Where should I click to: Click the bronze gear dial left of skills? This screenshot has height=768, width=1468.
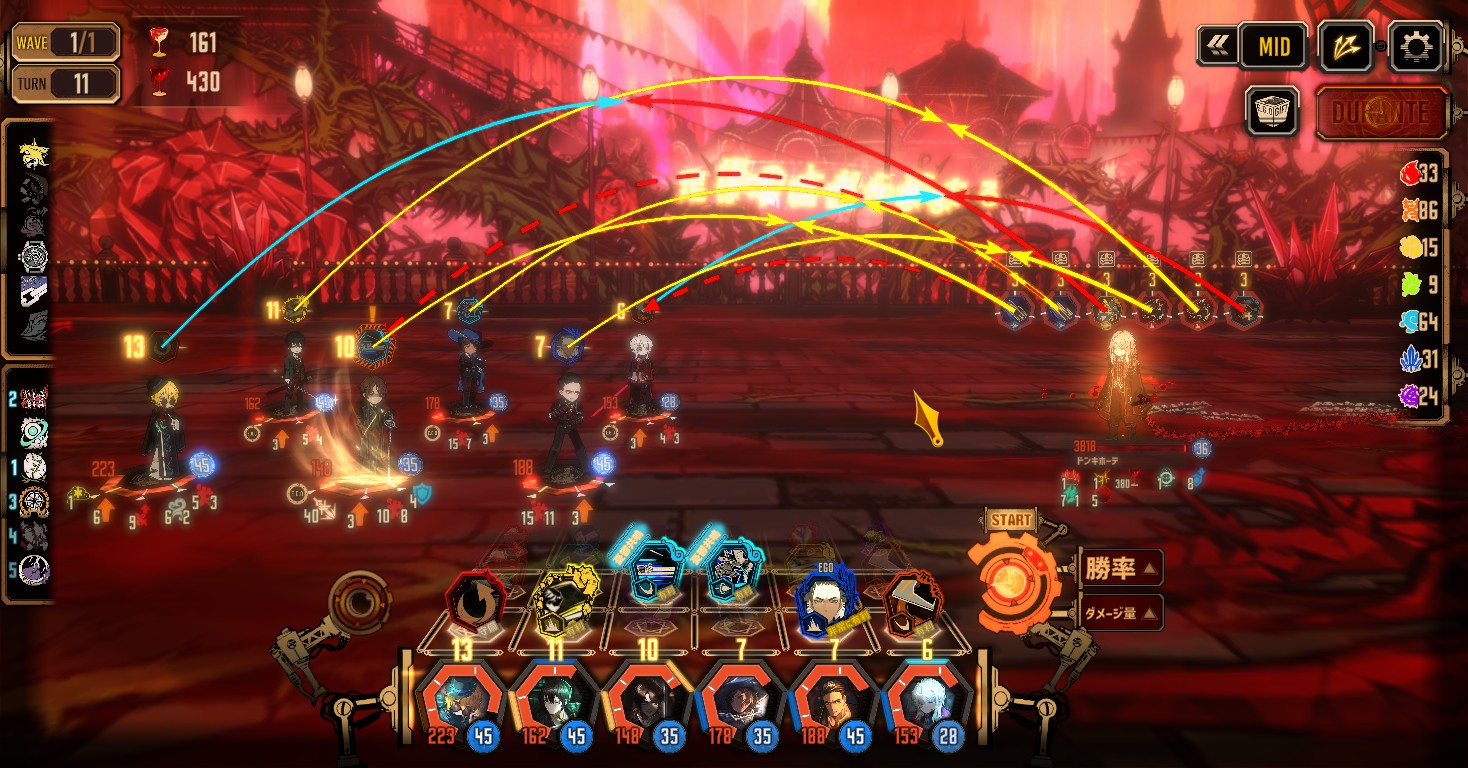(x=358, y=602)
